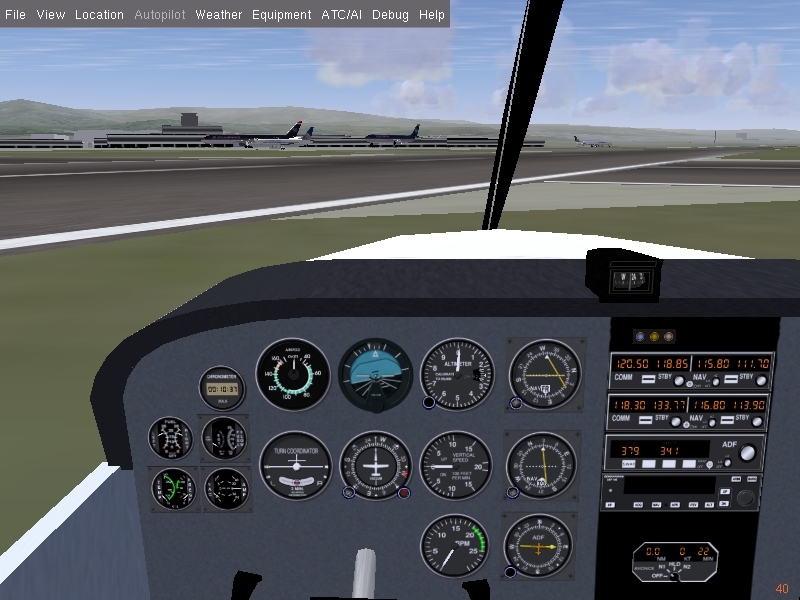Screen dimensions: 800x600
Task: Click the large ADF radio tuning knob
Action: [747, 454]
